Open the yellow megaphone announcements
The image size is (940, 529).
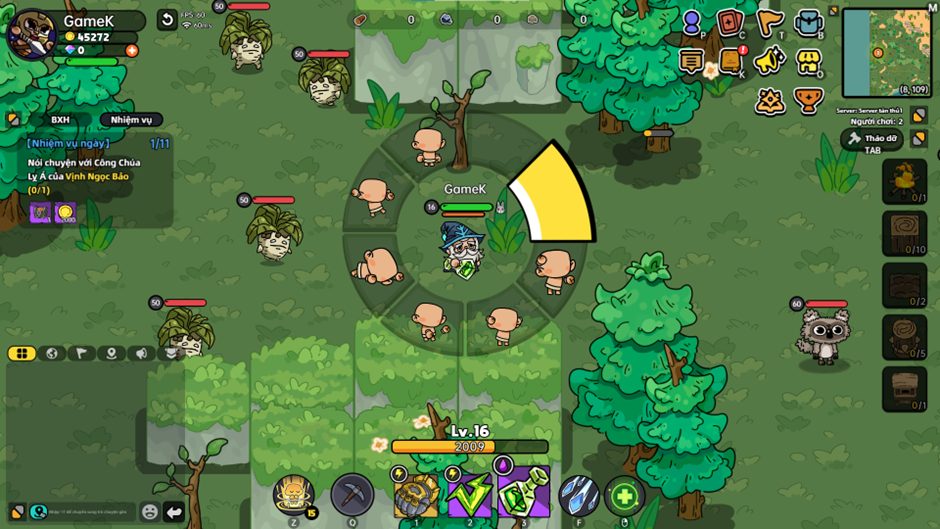click(x=768, y=61)
